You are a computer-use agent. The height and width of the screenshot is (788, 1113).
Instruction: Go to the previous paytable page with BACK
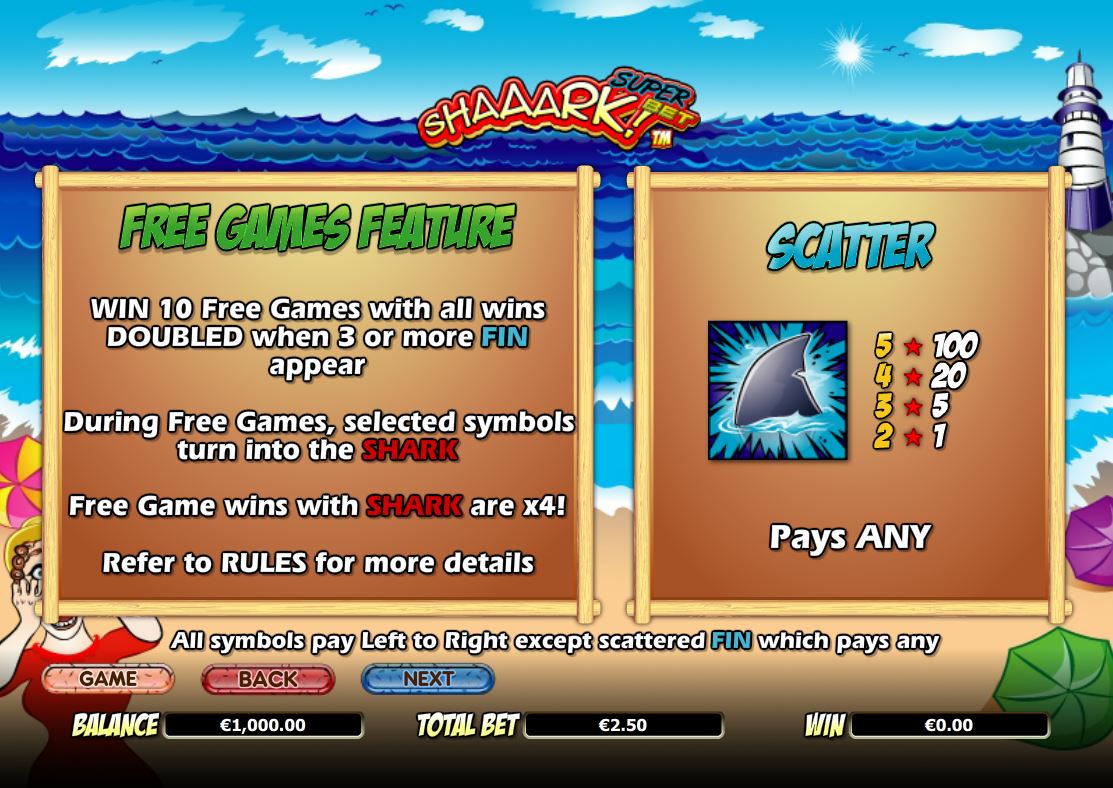pos(267,679)
